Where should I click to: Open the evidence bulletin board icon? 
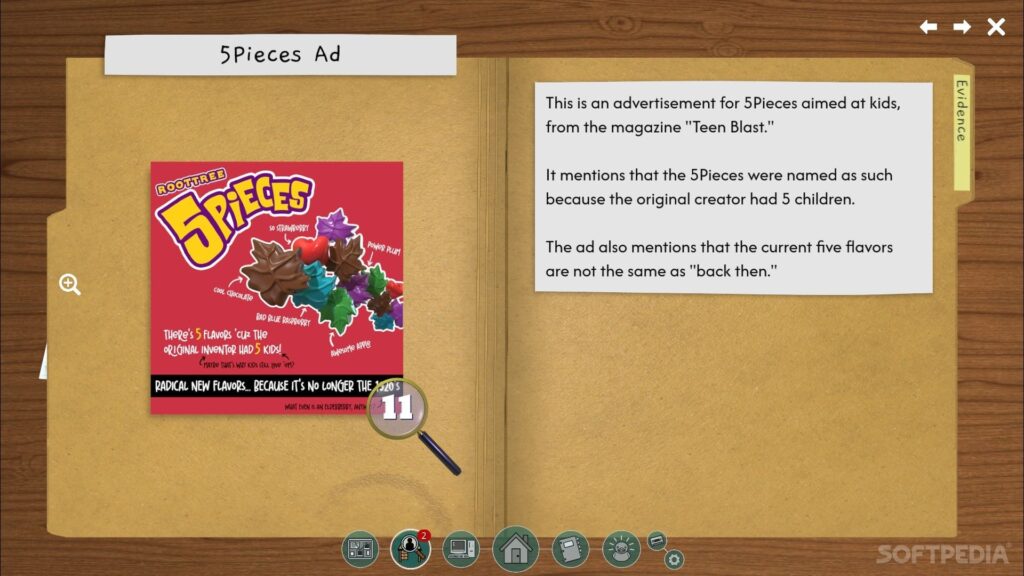point(360,549)
